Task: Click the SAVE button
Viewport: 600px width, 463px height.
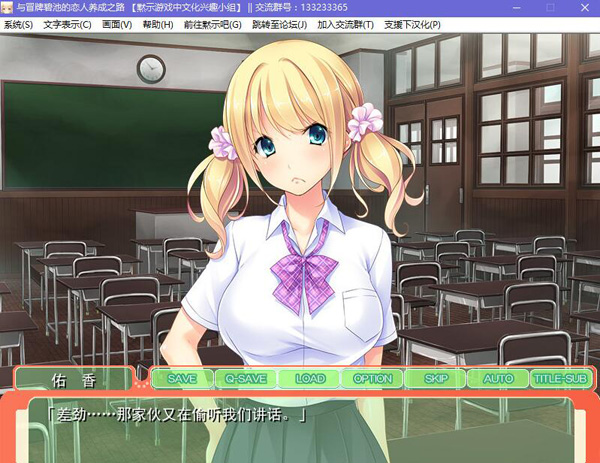Action: coord(182,379)
